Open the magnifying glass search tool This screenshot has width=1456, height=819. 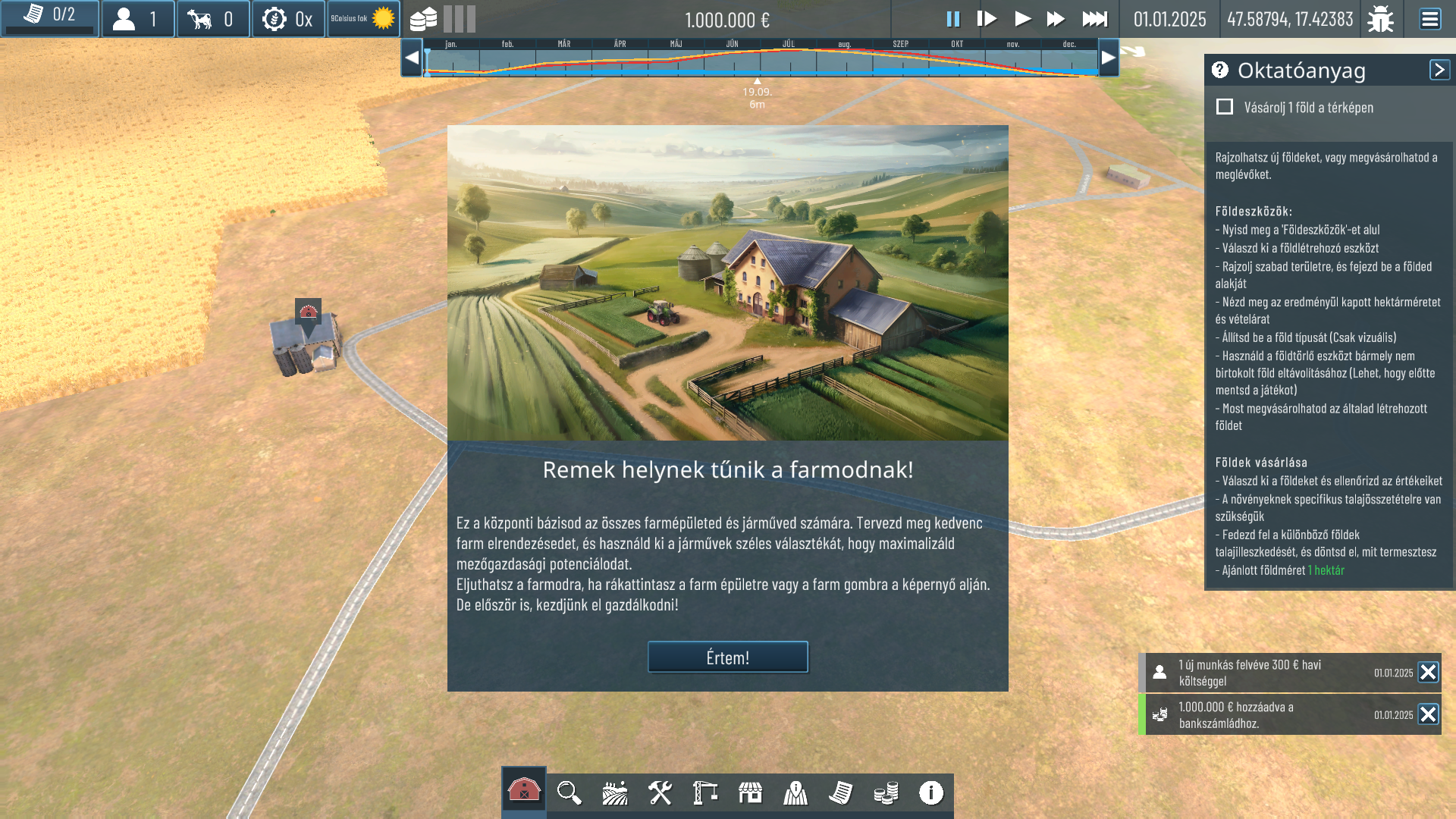(569, 793)
